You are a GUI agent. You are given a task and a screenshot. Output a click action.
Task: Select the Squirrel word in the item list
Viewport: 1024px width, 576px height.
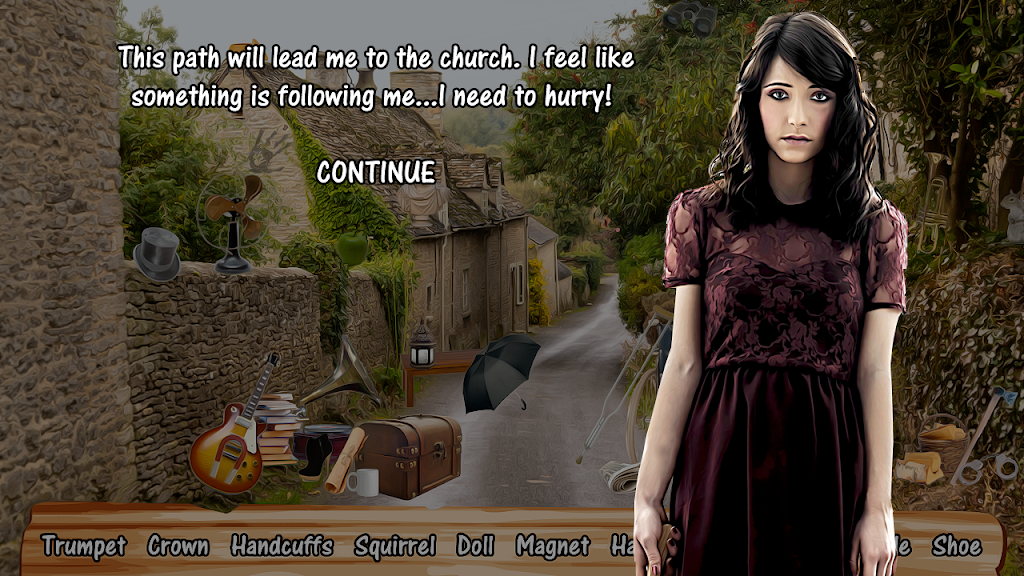coord(395,546)
